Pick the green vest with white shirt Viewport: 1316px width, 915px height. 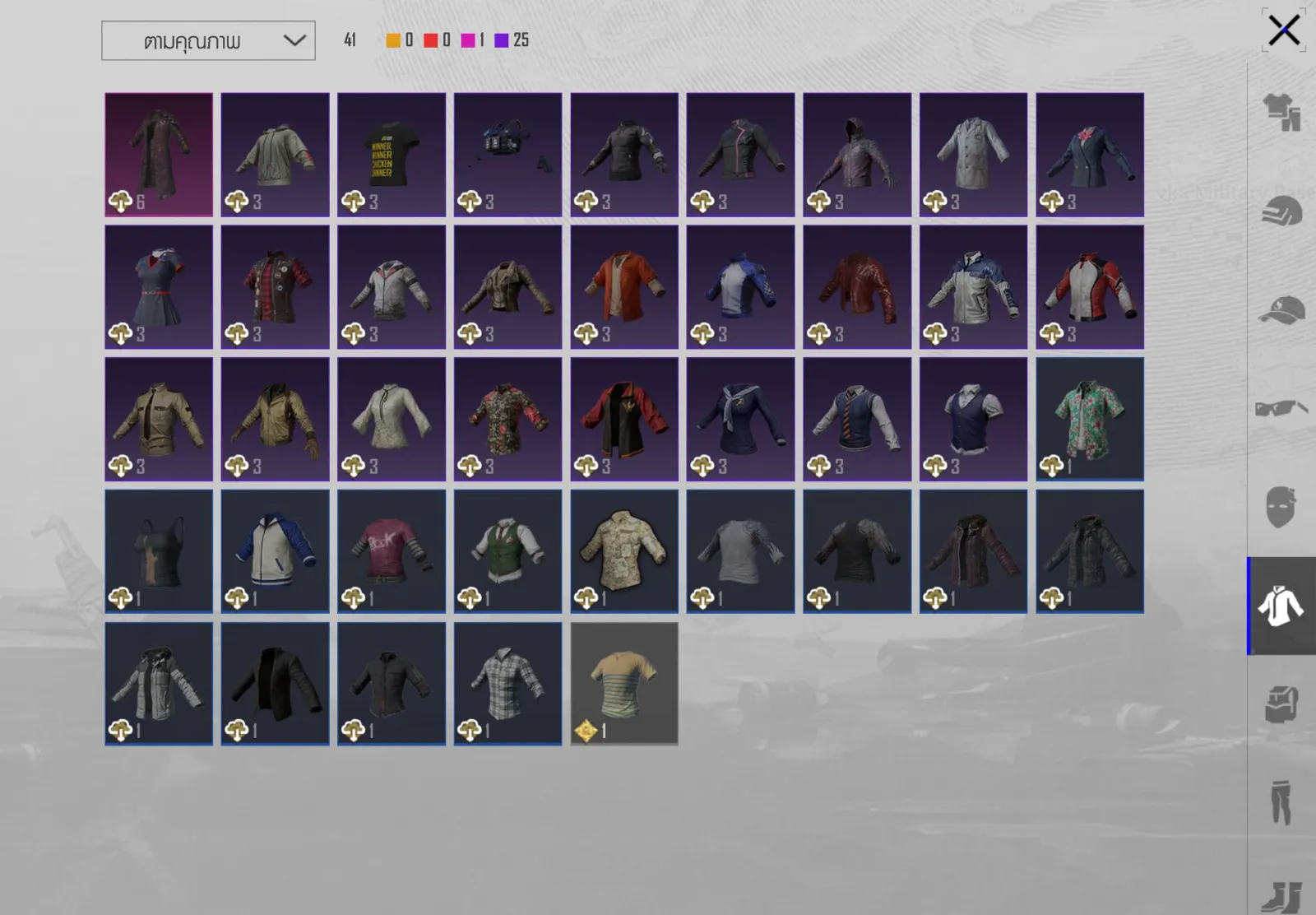point(507,551)
